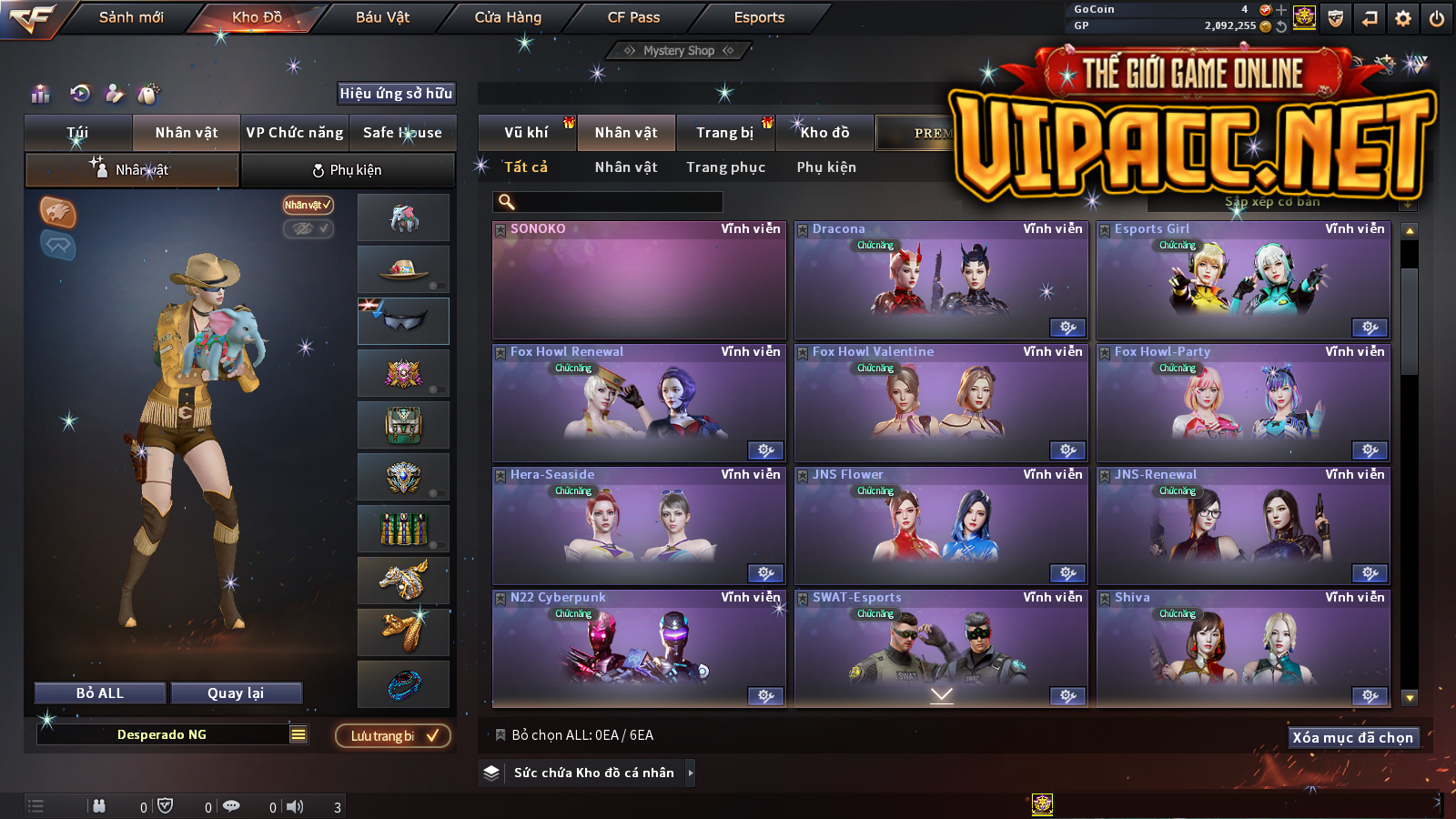
Task: Open the gear settings icon
Action: click(x=1403, y=18)
